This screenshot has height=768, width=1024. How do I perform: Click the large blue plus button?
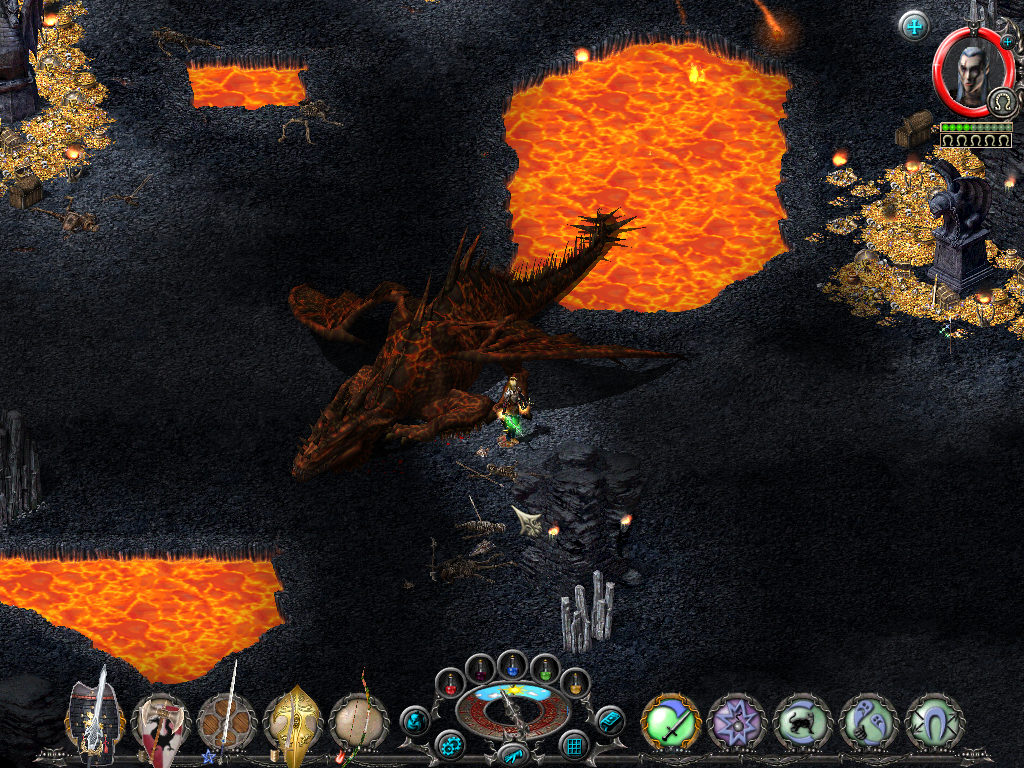point(914,25)
